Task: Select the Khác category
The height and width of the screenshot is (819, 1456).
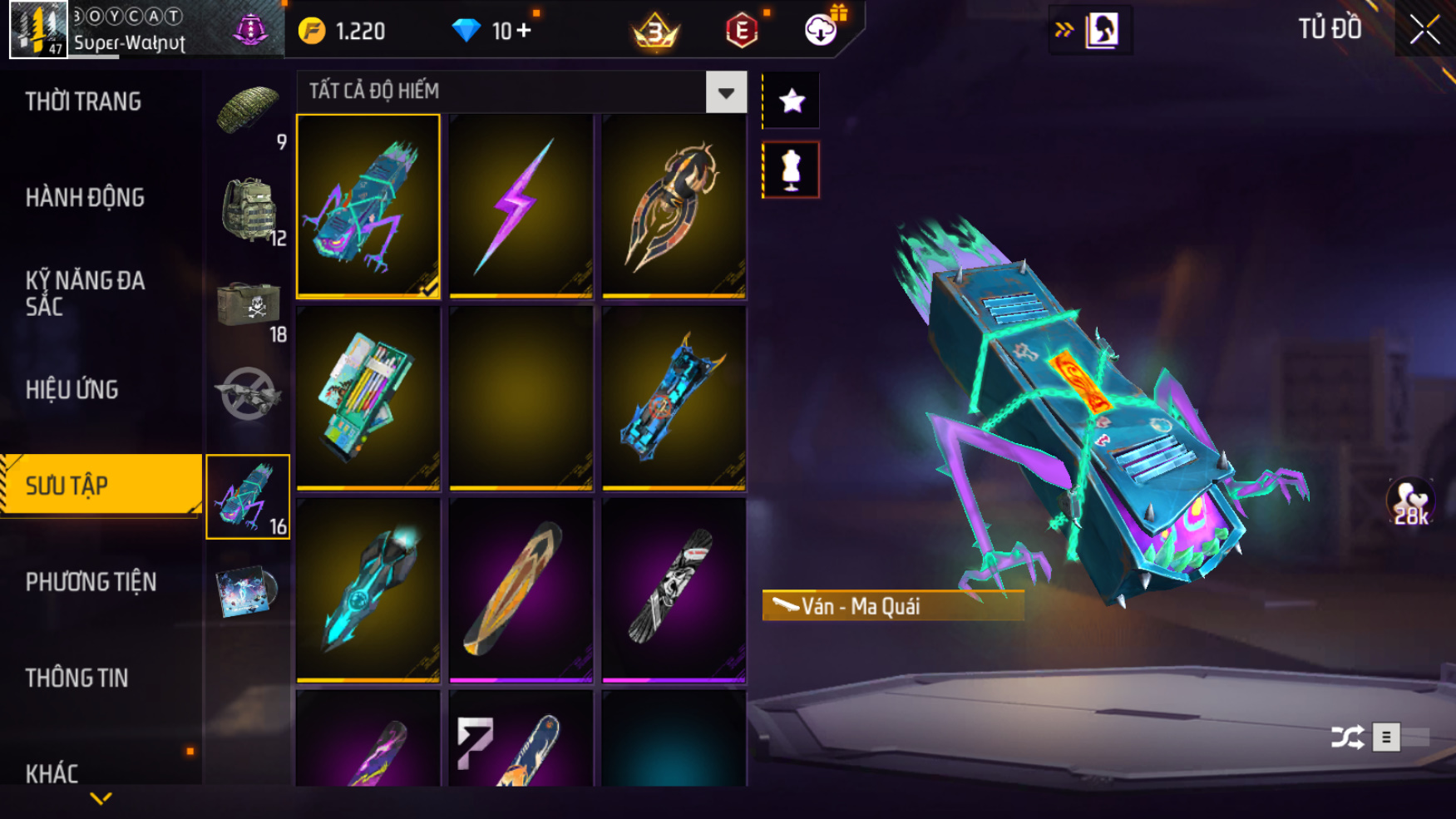Action: tap(52, 773)
